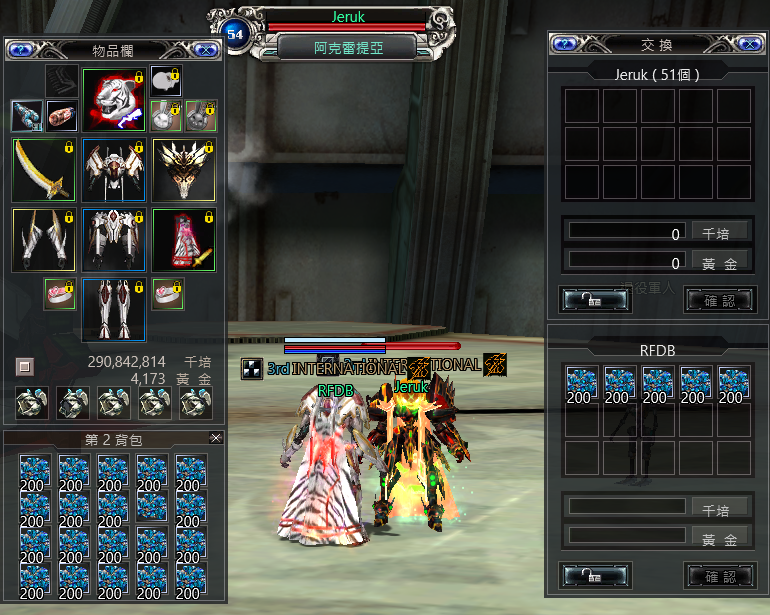Screen dimensions: 770x615
Task: Select the white tiger head equipment slot
Action: [113, 99]
